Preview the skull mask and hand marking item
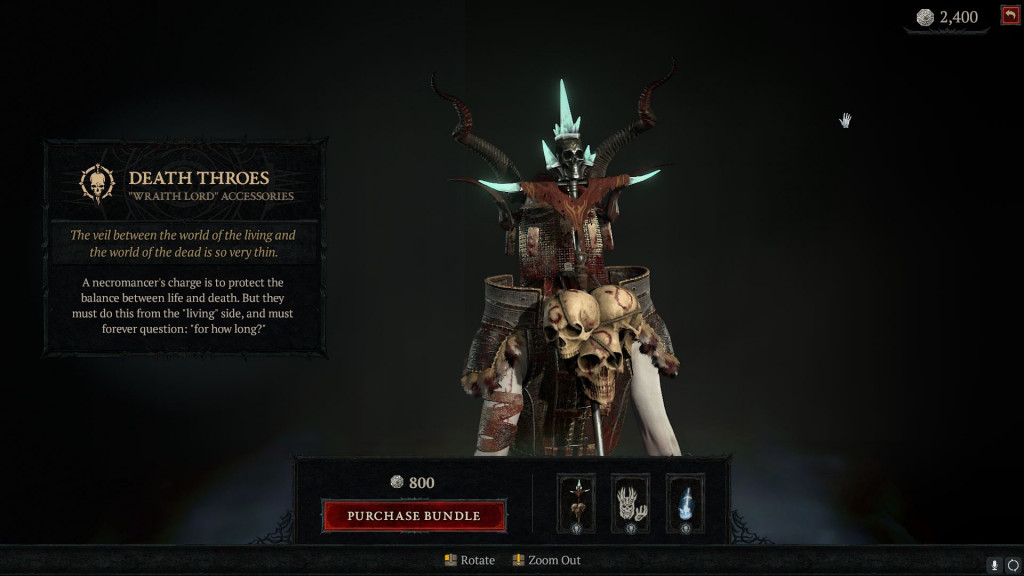The width and height of the screenshot is (1024, 576). [x=630, y=503]
